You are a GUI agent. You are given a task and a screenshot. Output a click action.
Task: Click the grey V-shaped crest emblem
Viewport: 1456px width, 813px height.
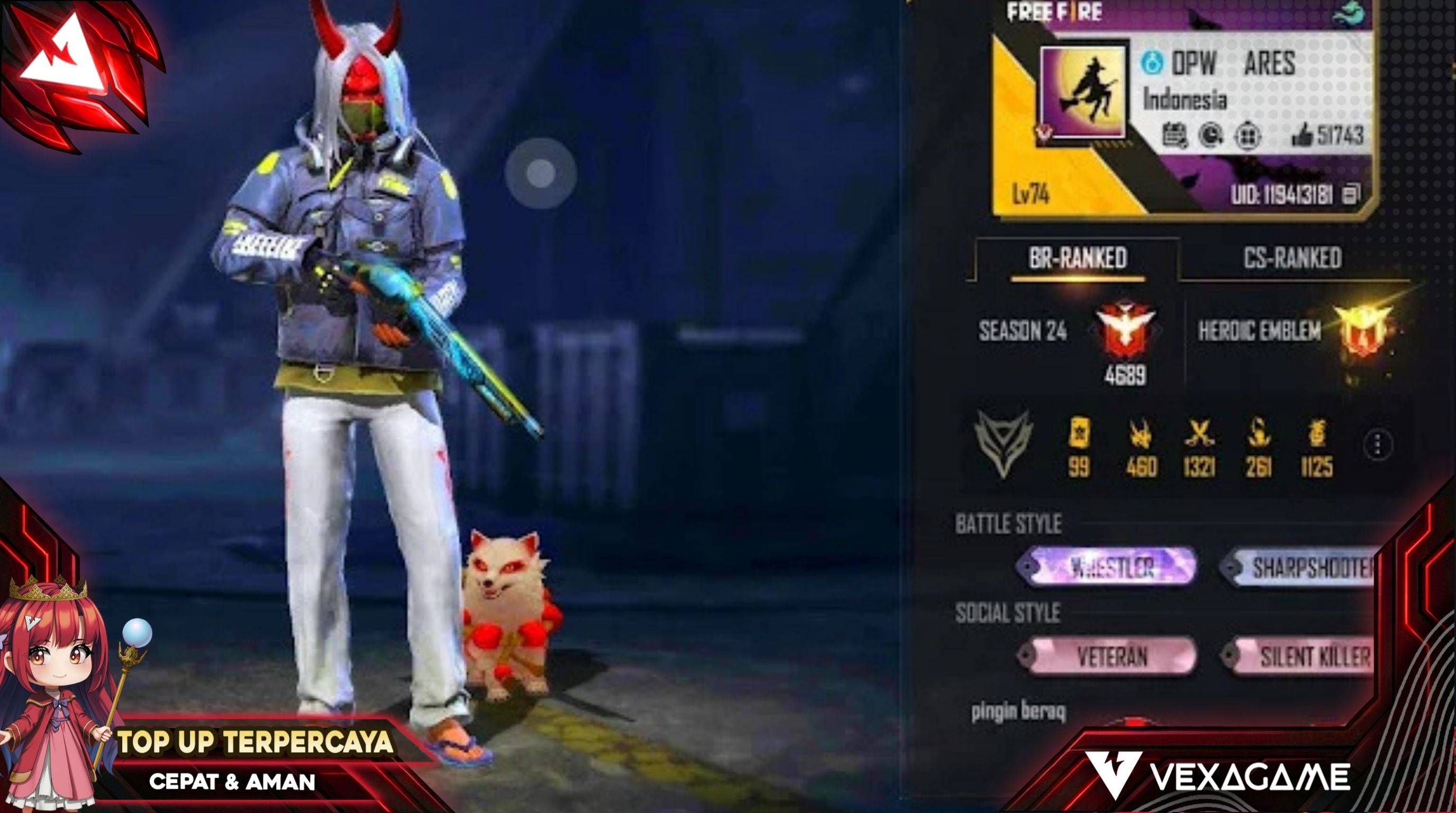(x=1003, y=444)
